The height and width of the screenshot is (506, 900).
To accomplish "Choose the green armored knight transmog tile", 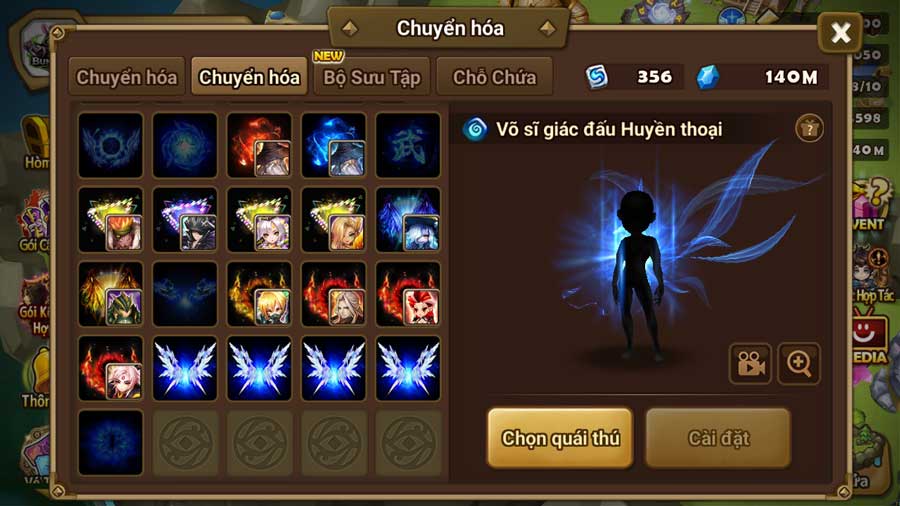I will (110, 294).
